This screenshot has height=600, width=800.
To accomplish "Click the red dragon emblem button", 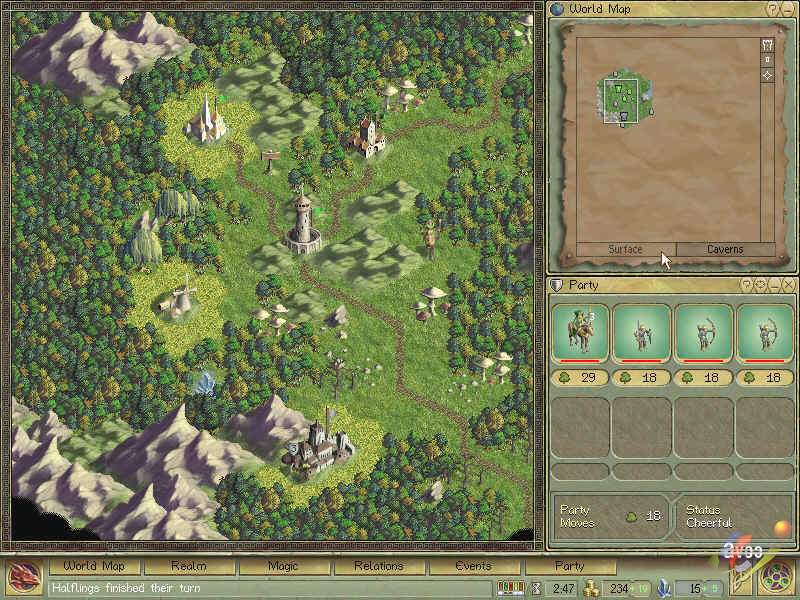I will [x=22, y=578].
